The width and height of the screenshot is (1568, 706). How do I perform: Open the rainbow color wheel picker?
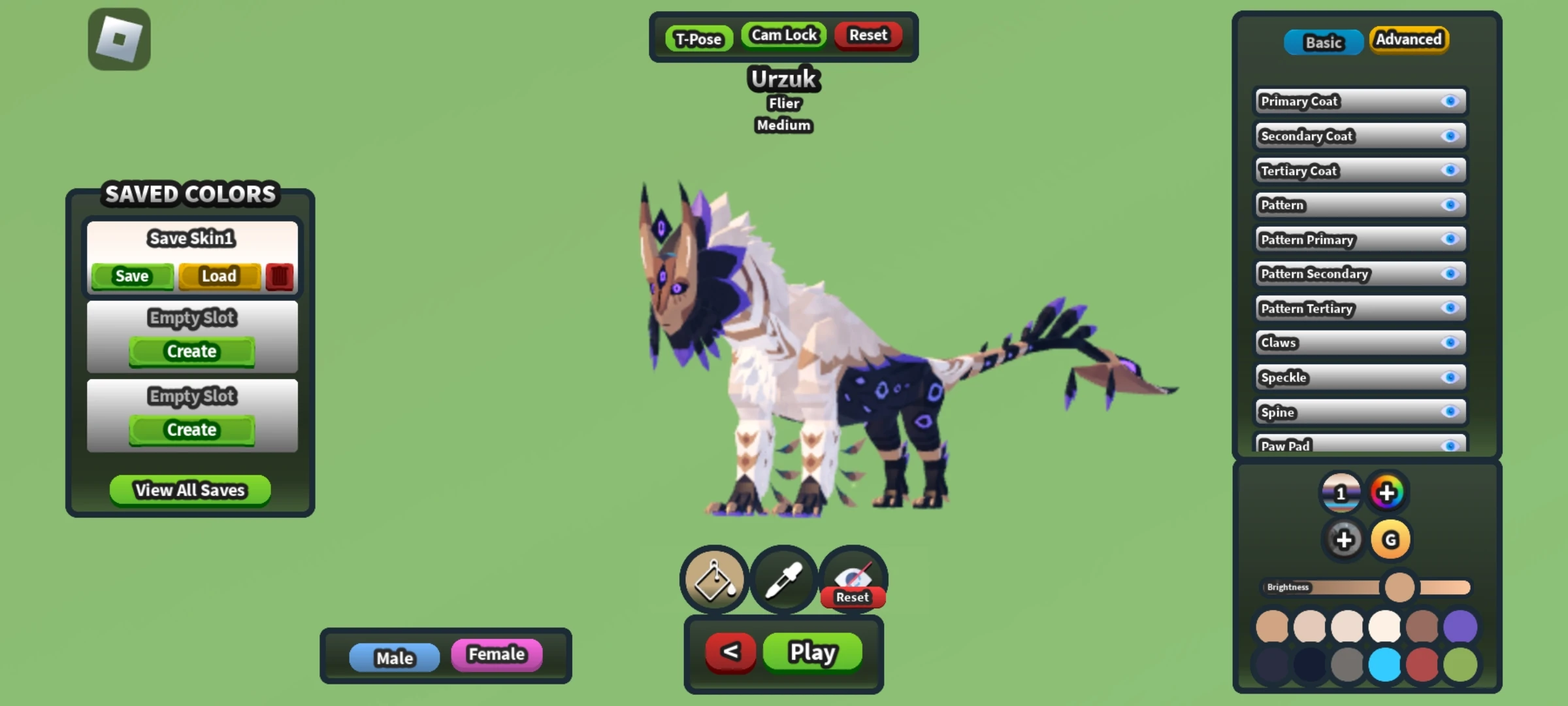(x=1388, y=492)
